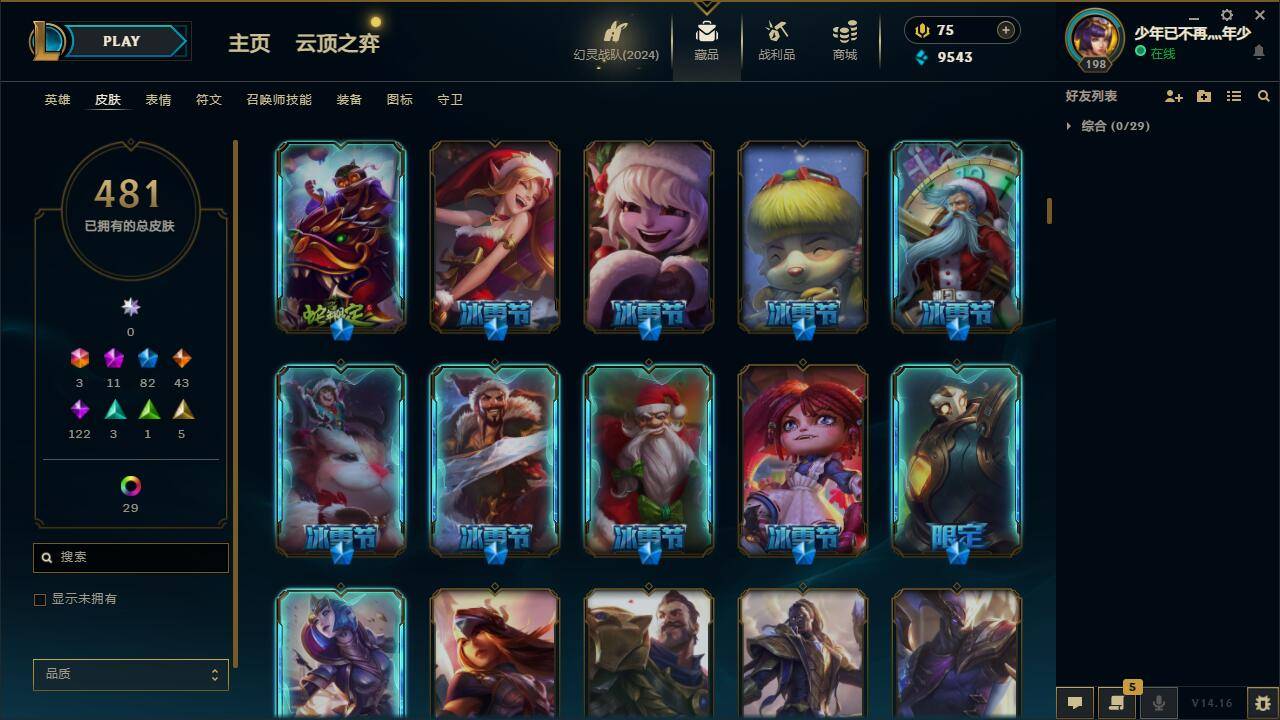This screenshot has height=720, width=1280.
Task: Click the add friend icon
Action: [1172, 96]
